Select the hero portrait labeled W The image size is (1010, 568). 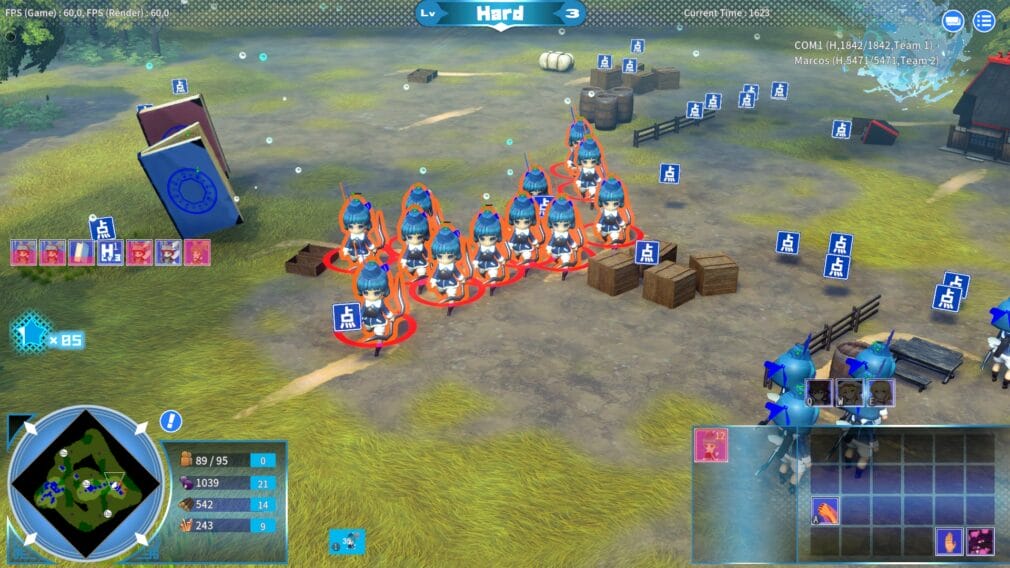pos(850,392)
